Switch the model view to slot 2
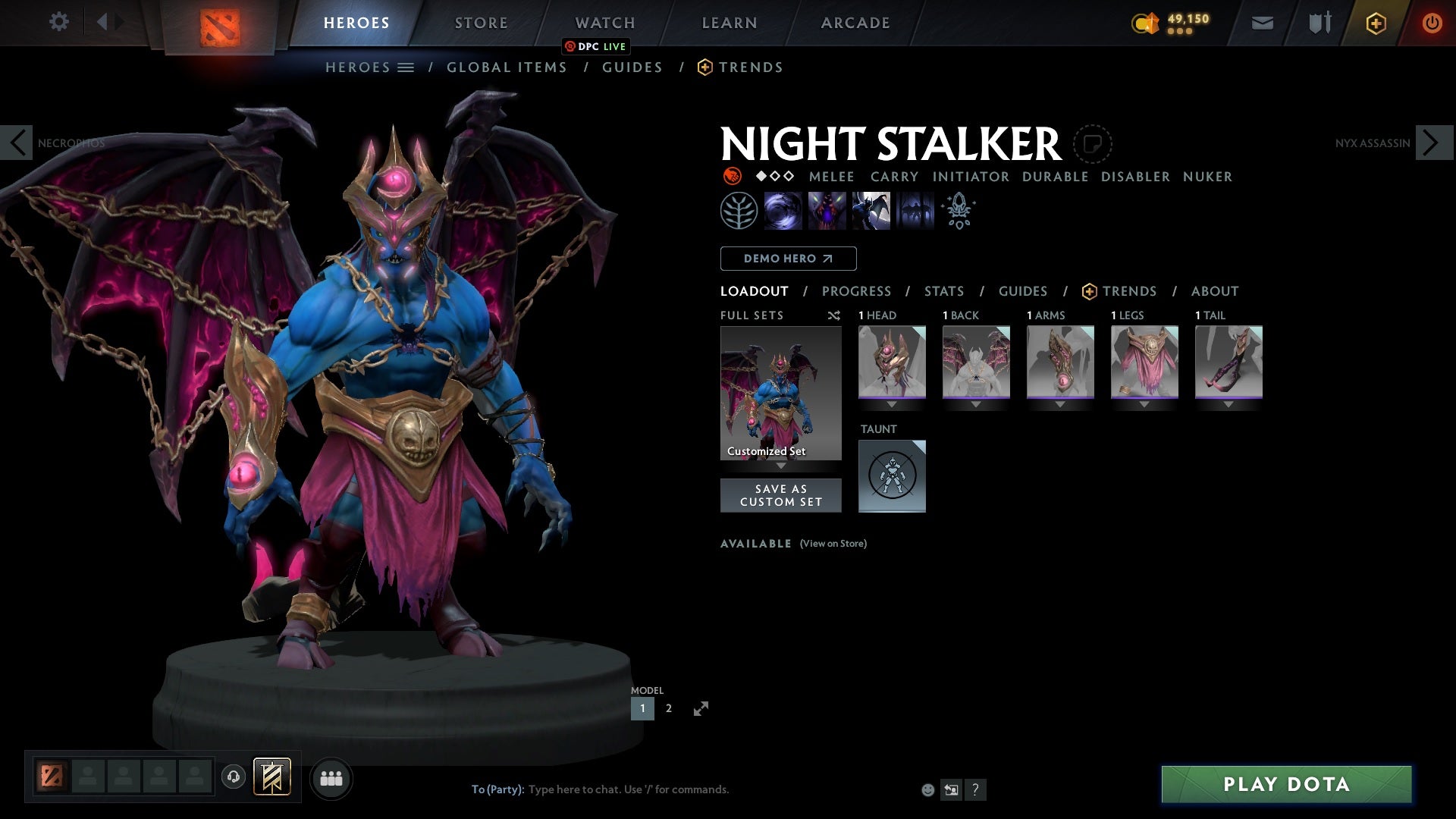 (668, 708)
